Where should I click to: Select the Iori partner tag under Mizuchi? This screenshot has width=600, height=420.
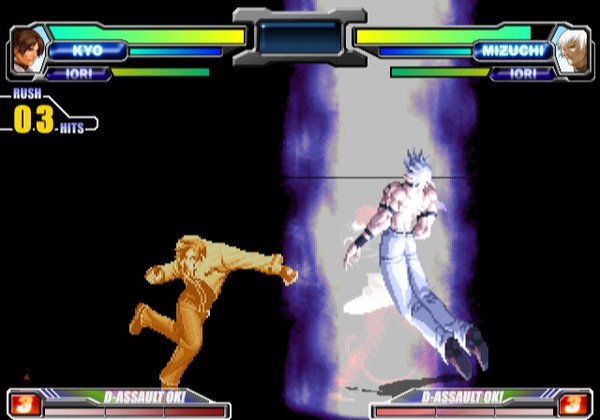point(520,73)
